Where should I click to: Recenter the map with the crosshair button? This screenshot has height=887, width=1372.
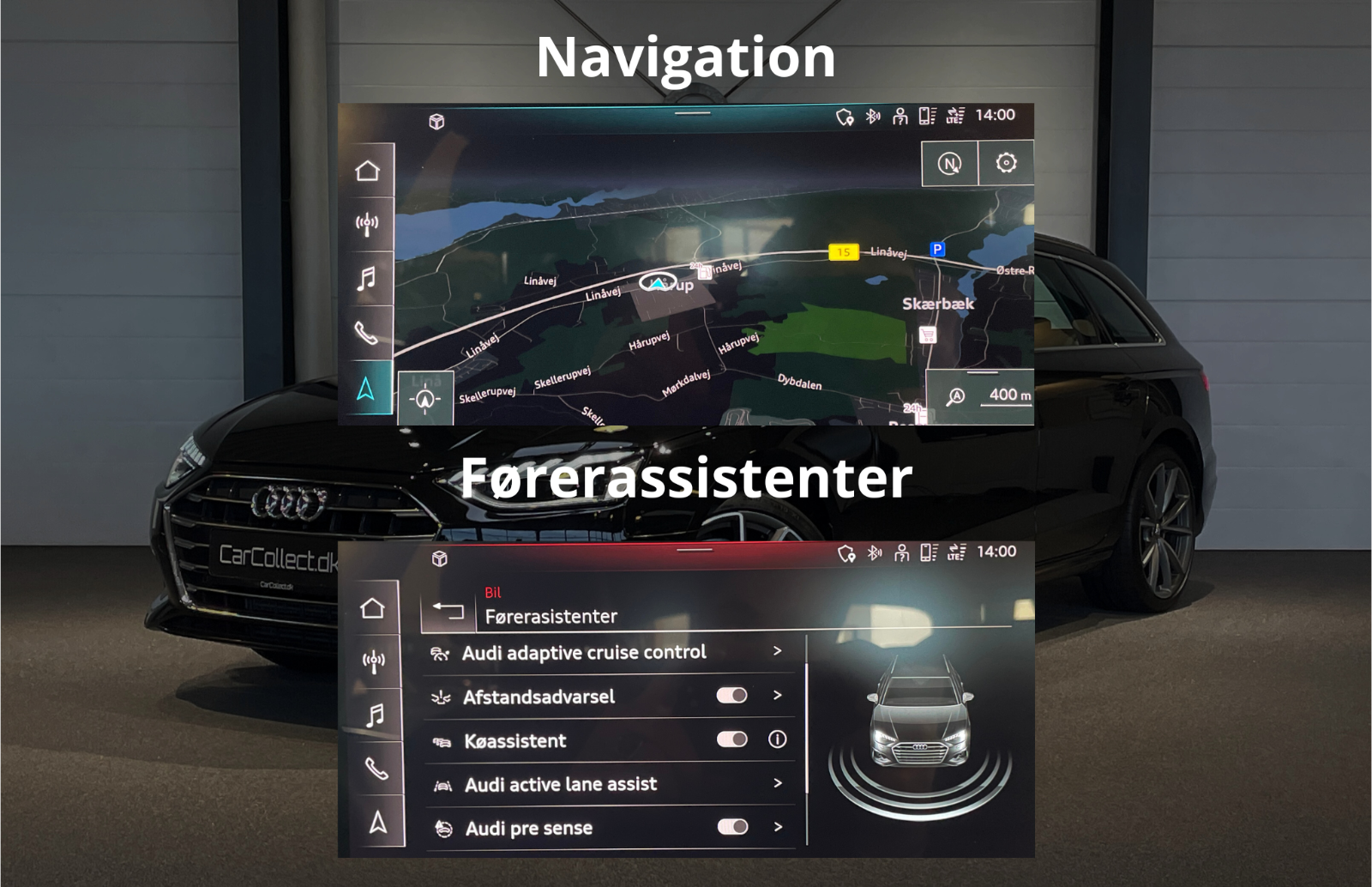[425, 399]
